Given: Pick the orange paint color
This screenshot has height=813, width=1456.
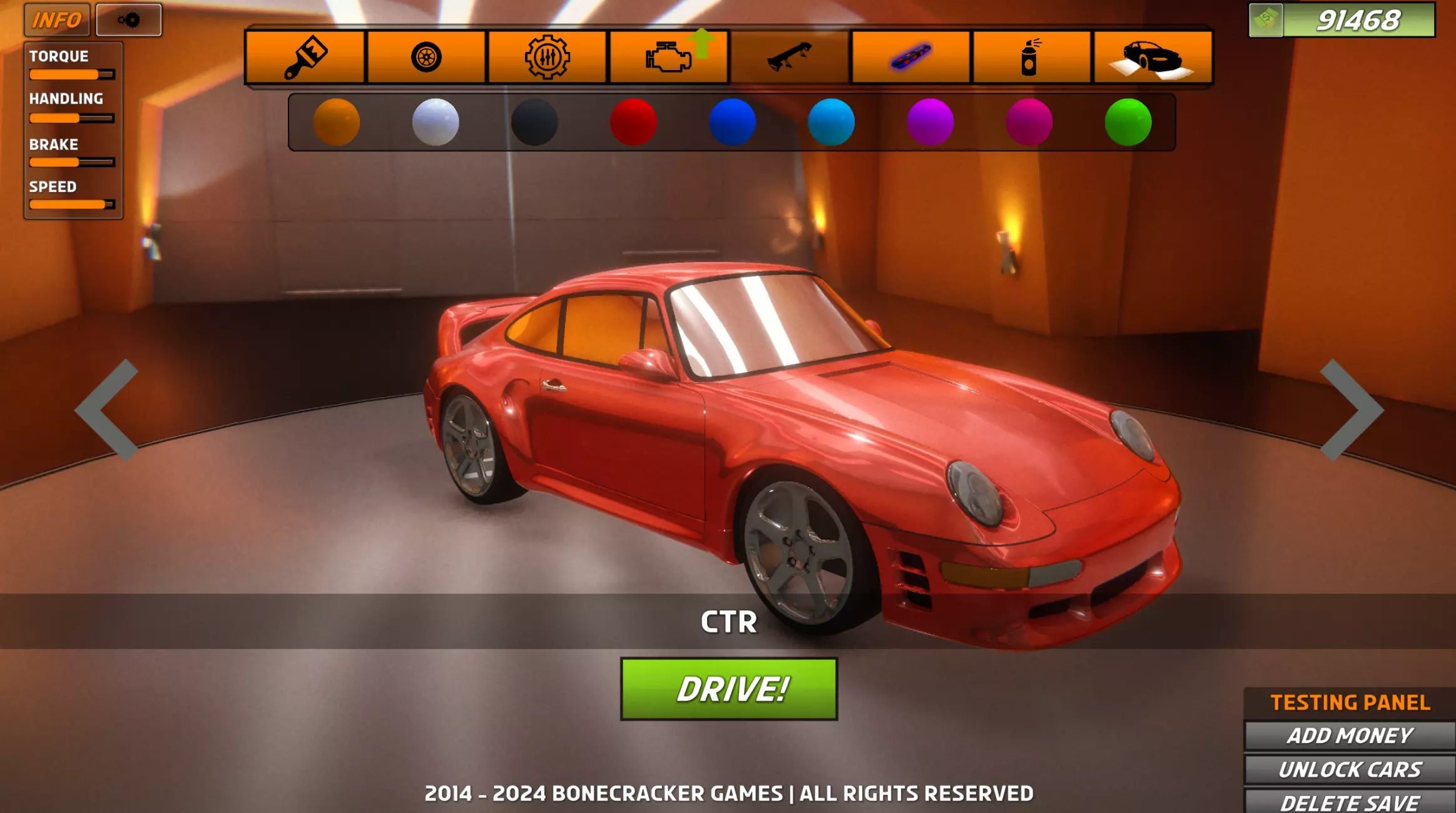Looking at the screenshot, I should (x=336, y=122).
